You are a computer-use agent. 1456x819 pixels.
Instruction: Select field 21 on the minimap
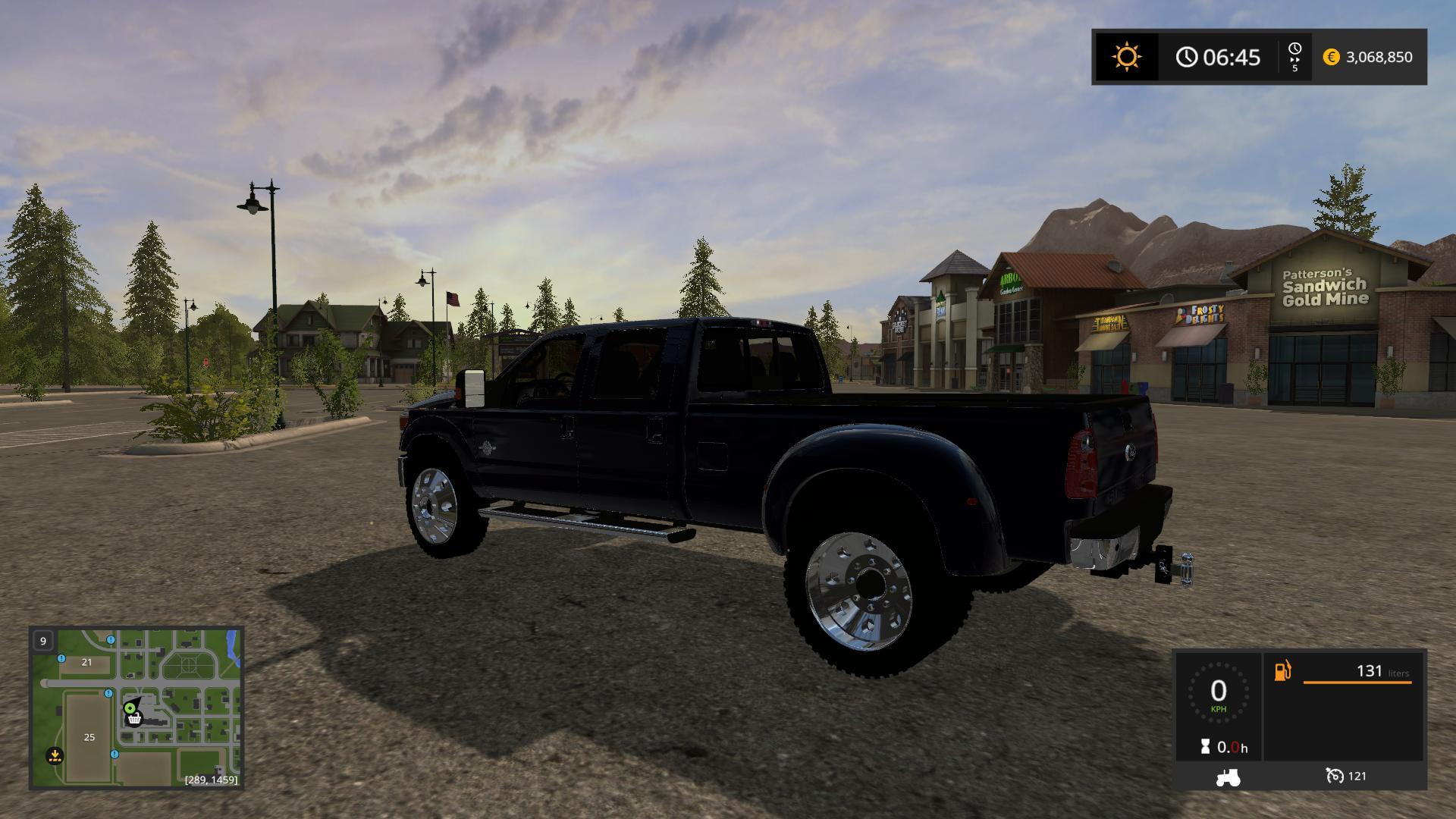86,662
